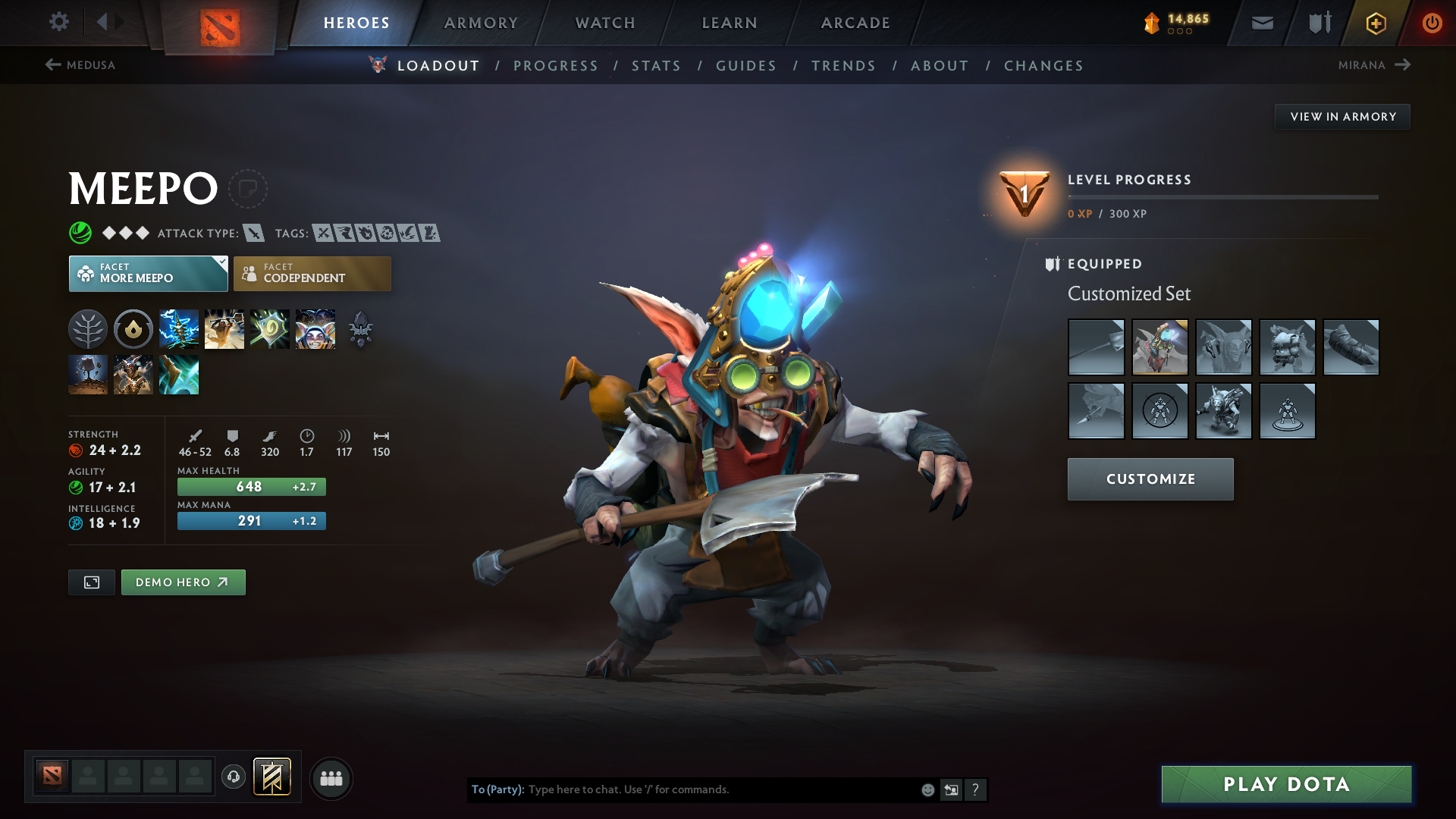Choose the More Meepo facet
The width and height of the screenshot is (1456, 819).
pyautogui.click(x=148, y=274)
